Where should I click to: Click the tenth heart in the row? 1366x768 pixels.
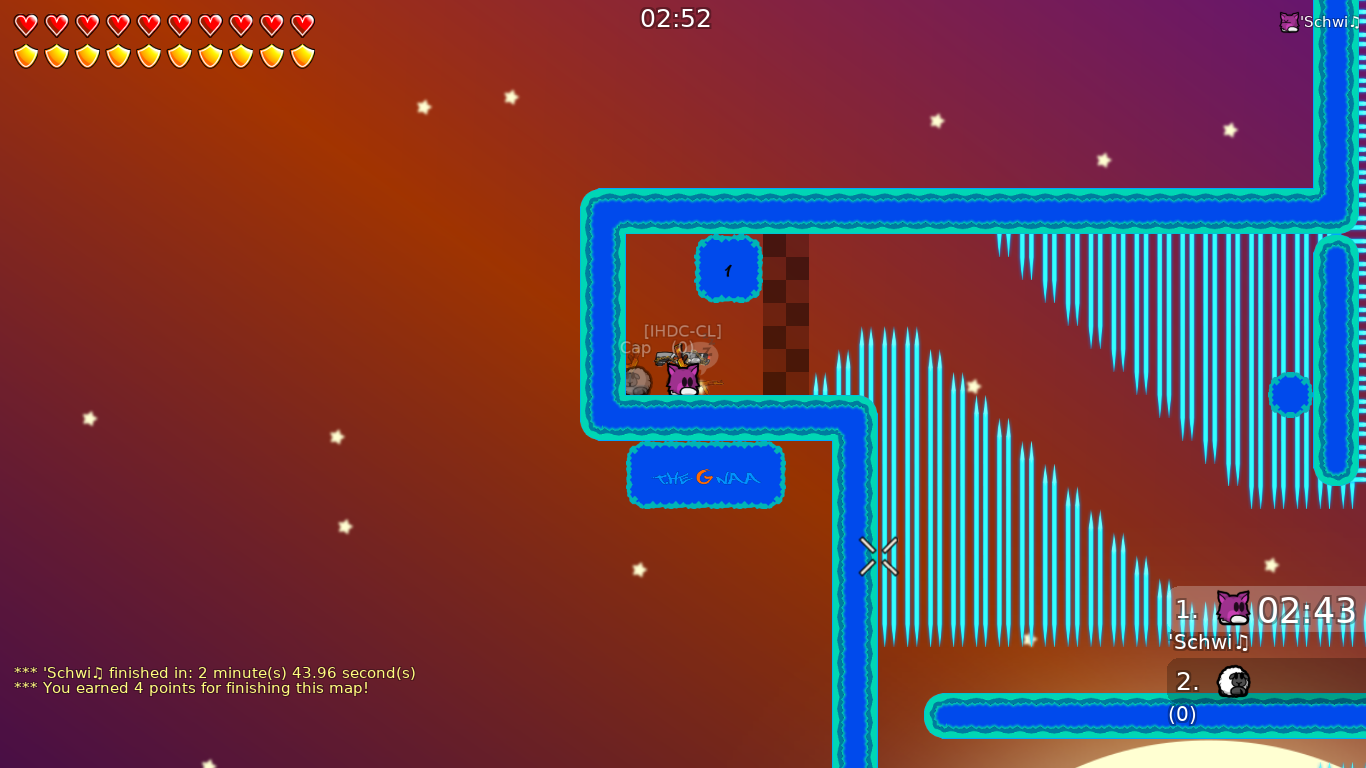301,24
